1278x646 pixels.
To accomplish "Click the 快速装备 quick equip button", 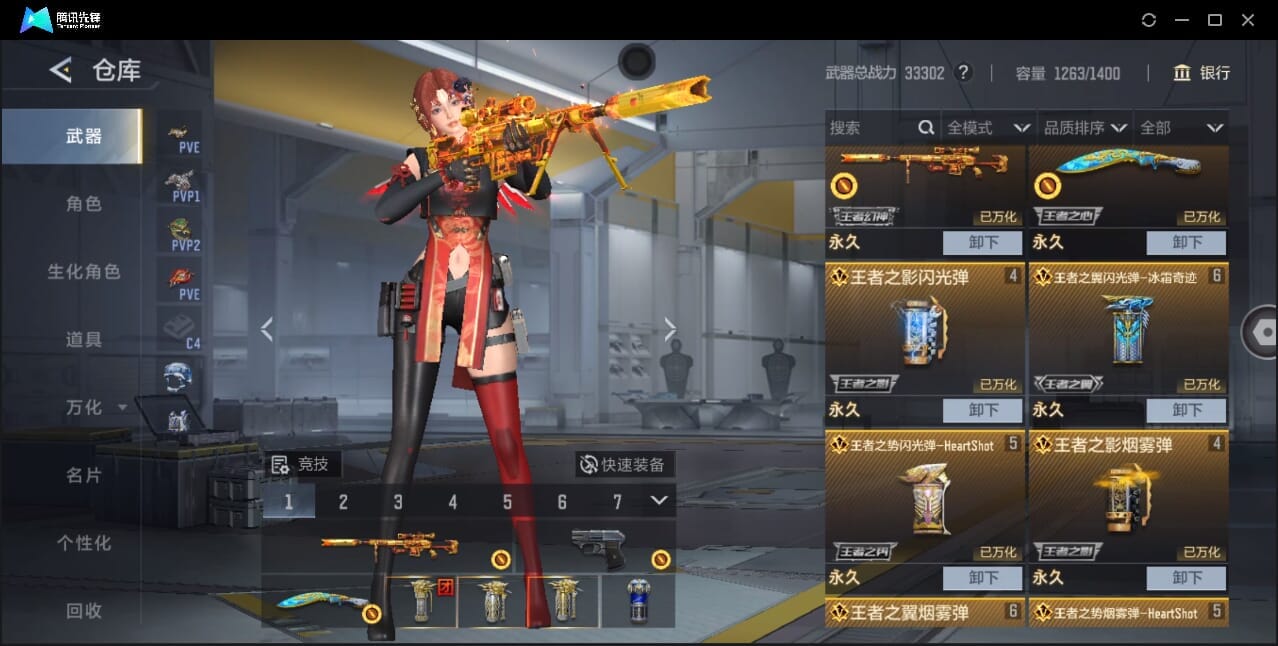I will tap(623, 464).
